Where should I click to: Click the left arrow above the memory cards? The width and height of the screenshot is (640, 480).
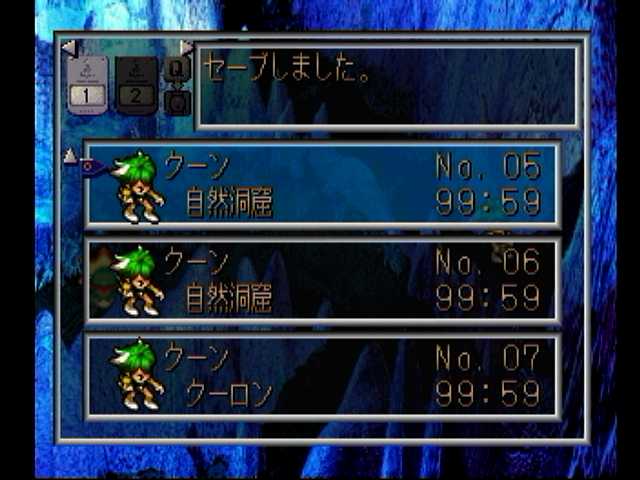pyautogui.click(x=68, y=47)
